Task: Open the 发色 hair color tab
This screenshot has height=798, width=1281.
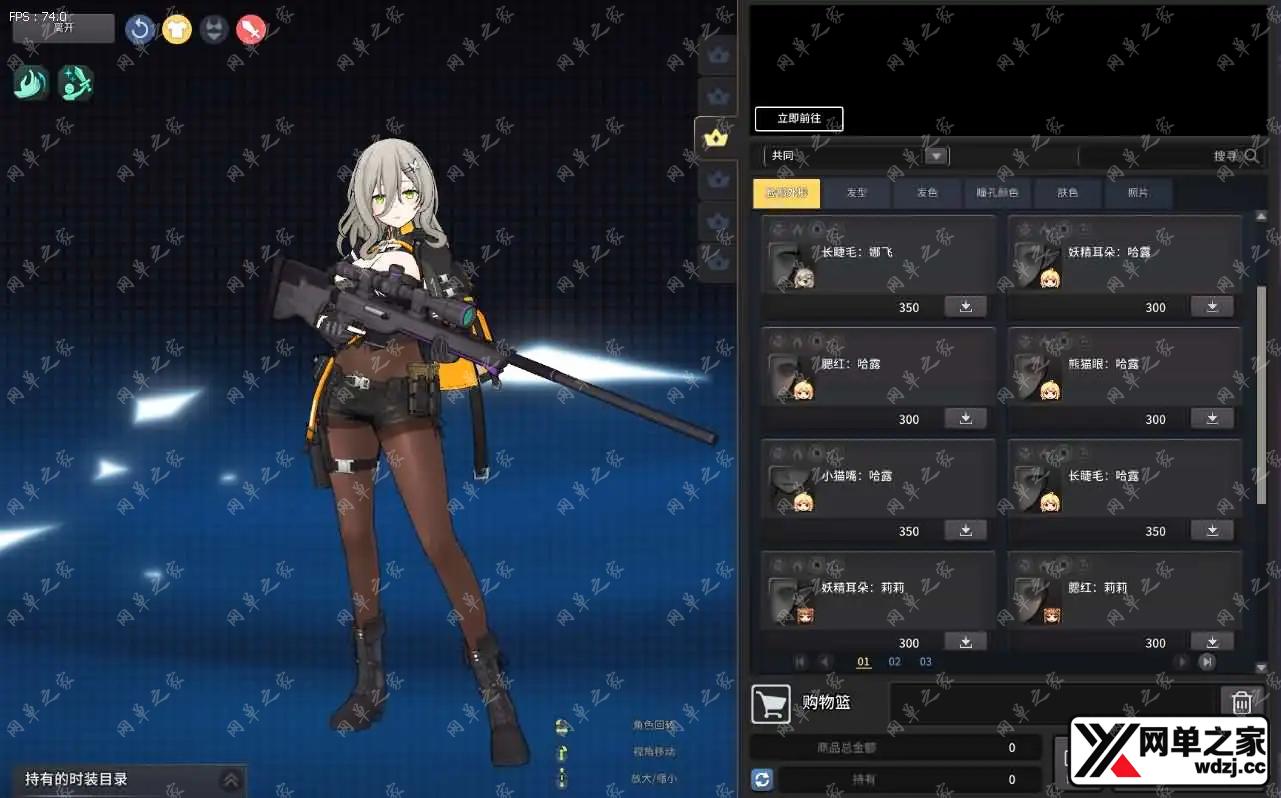Action: tap(928, 193)
